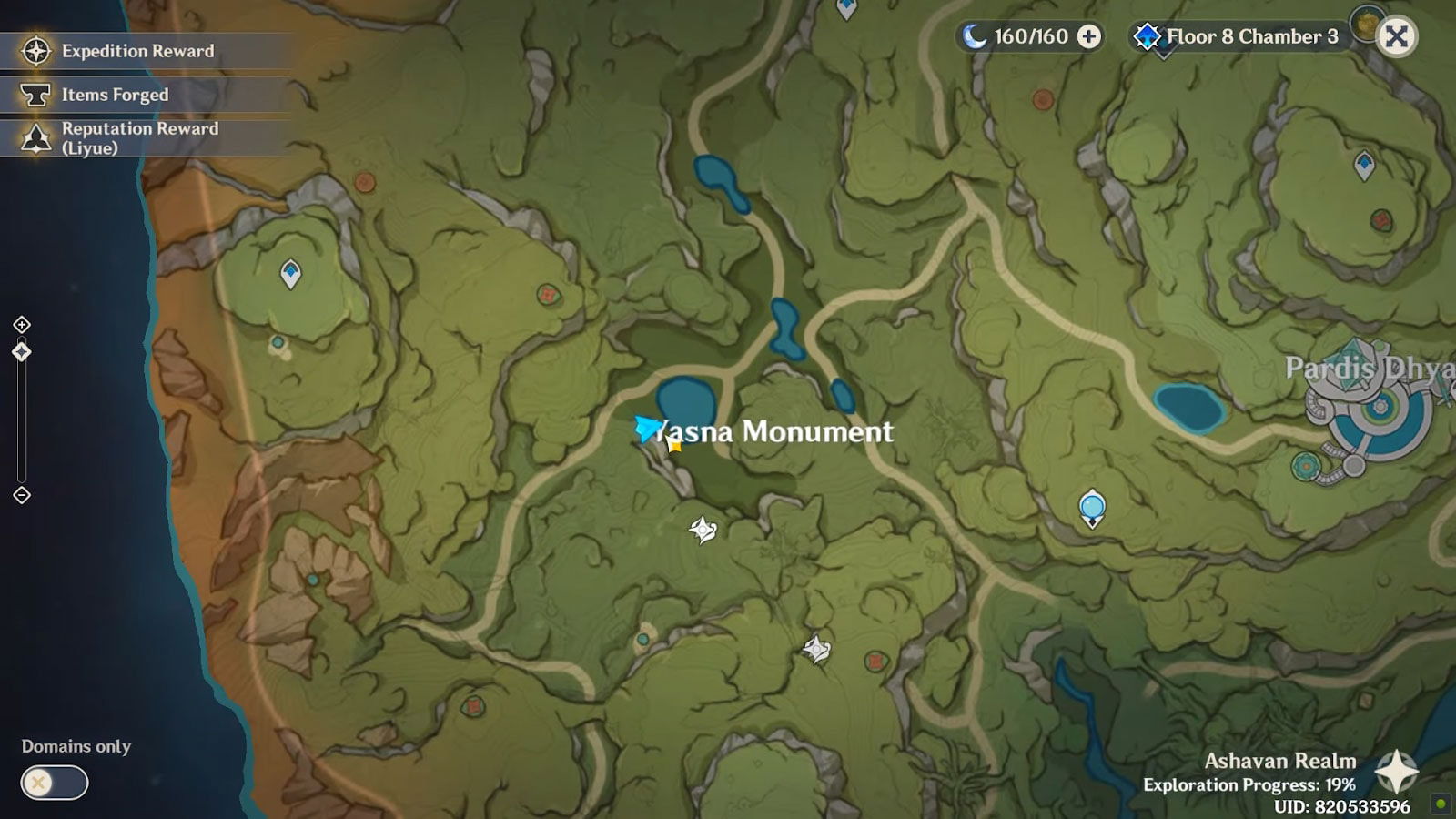The height and width of the screenshot is (819, 1456).
Task: Click the zoom-in magnifier above the slider
Action: point(21,324)
